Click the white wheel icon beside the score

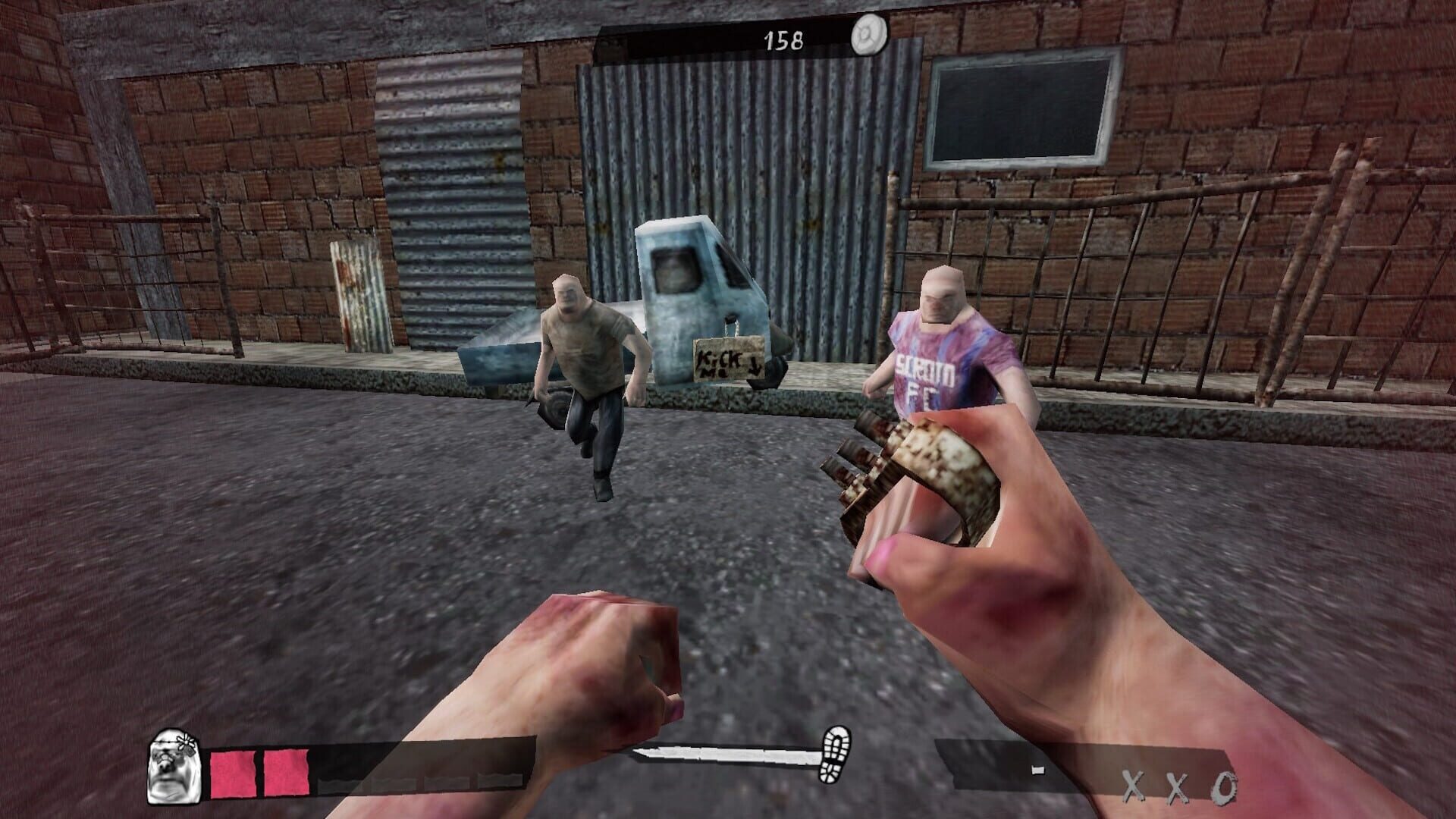(868, 36)
